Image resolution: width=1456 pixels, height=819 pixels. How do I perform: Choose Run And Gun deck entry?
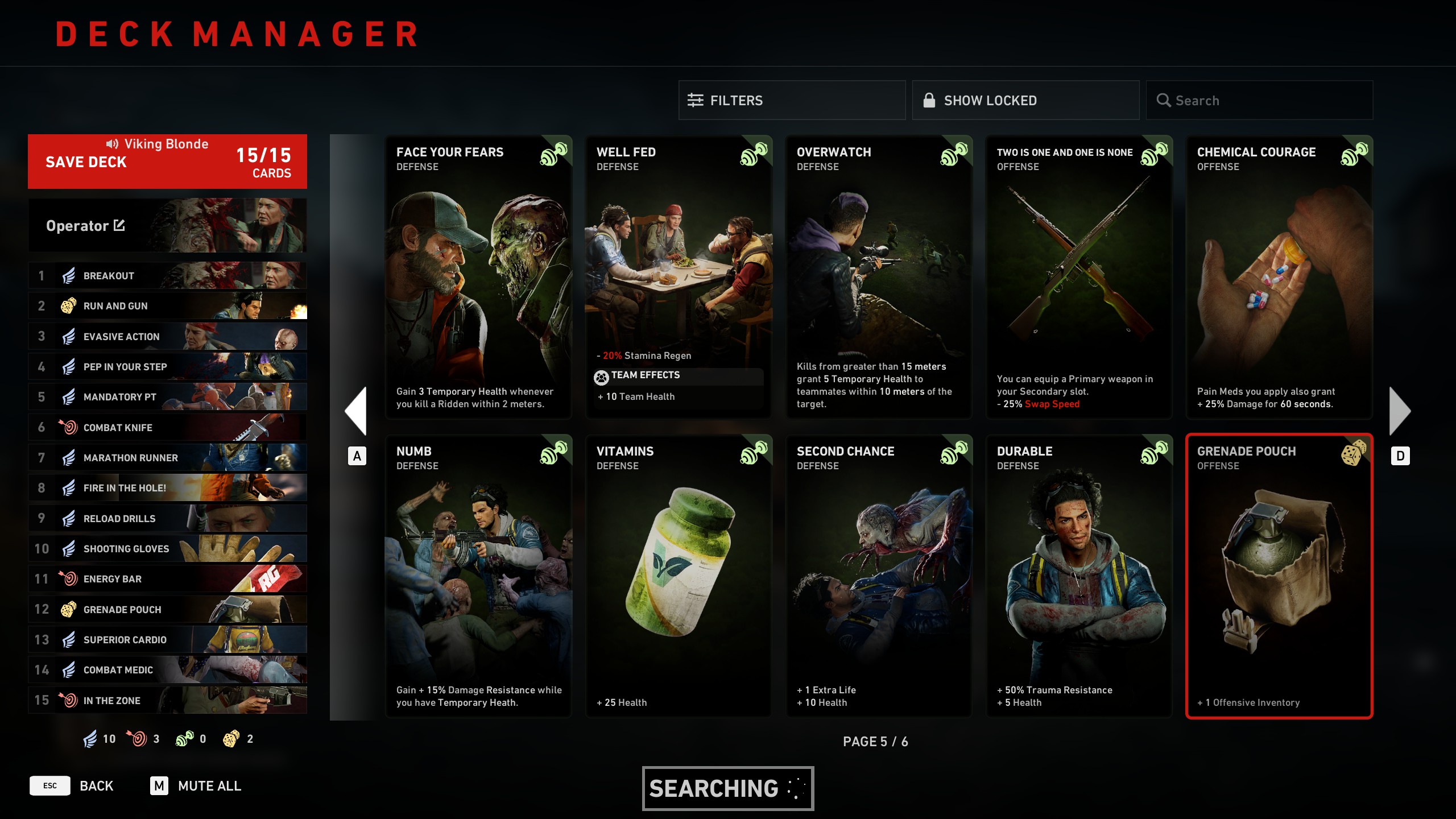[167, 306]
